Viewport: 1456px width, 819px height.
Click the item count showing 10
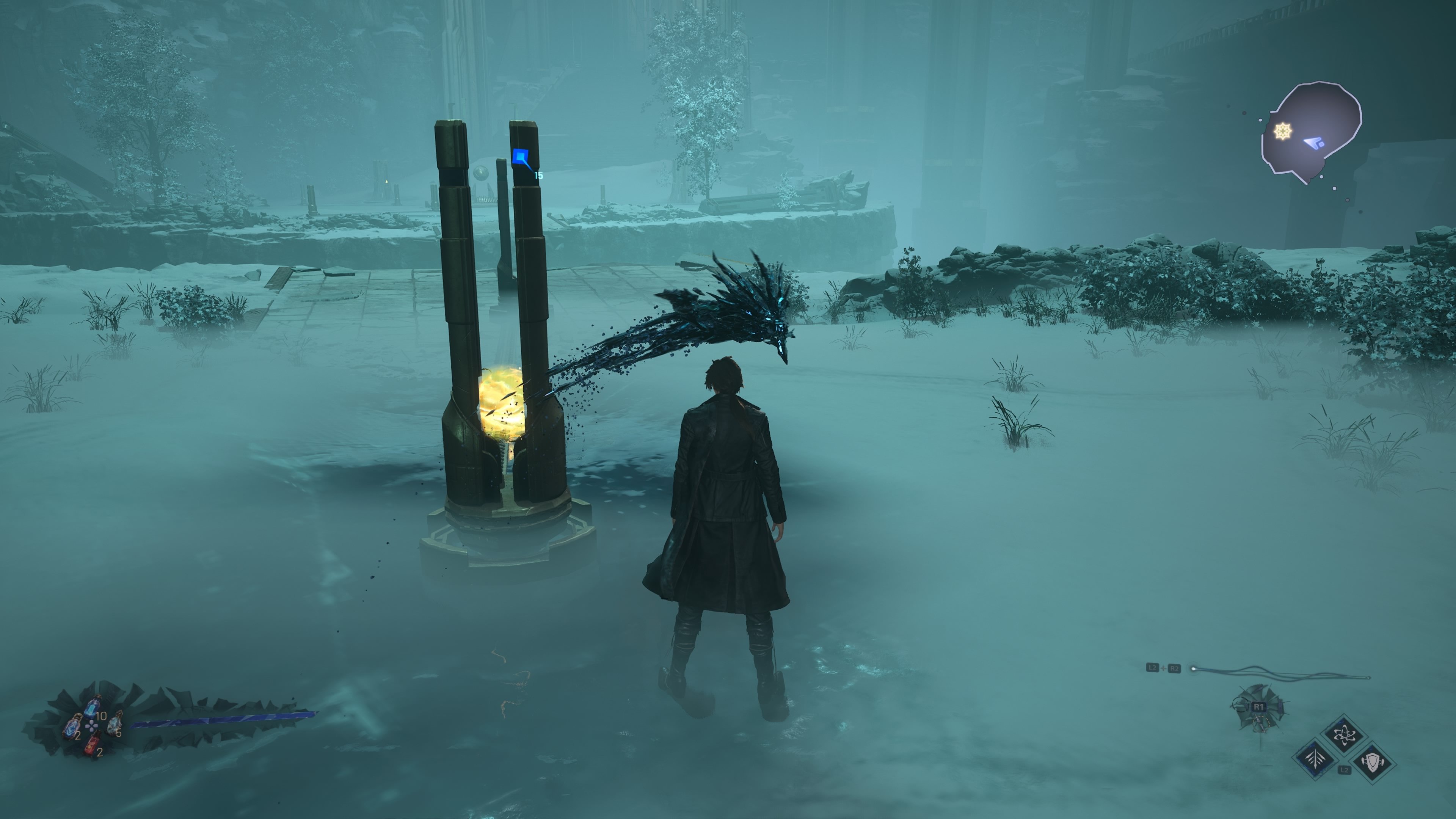[x=101, y=716]
